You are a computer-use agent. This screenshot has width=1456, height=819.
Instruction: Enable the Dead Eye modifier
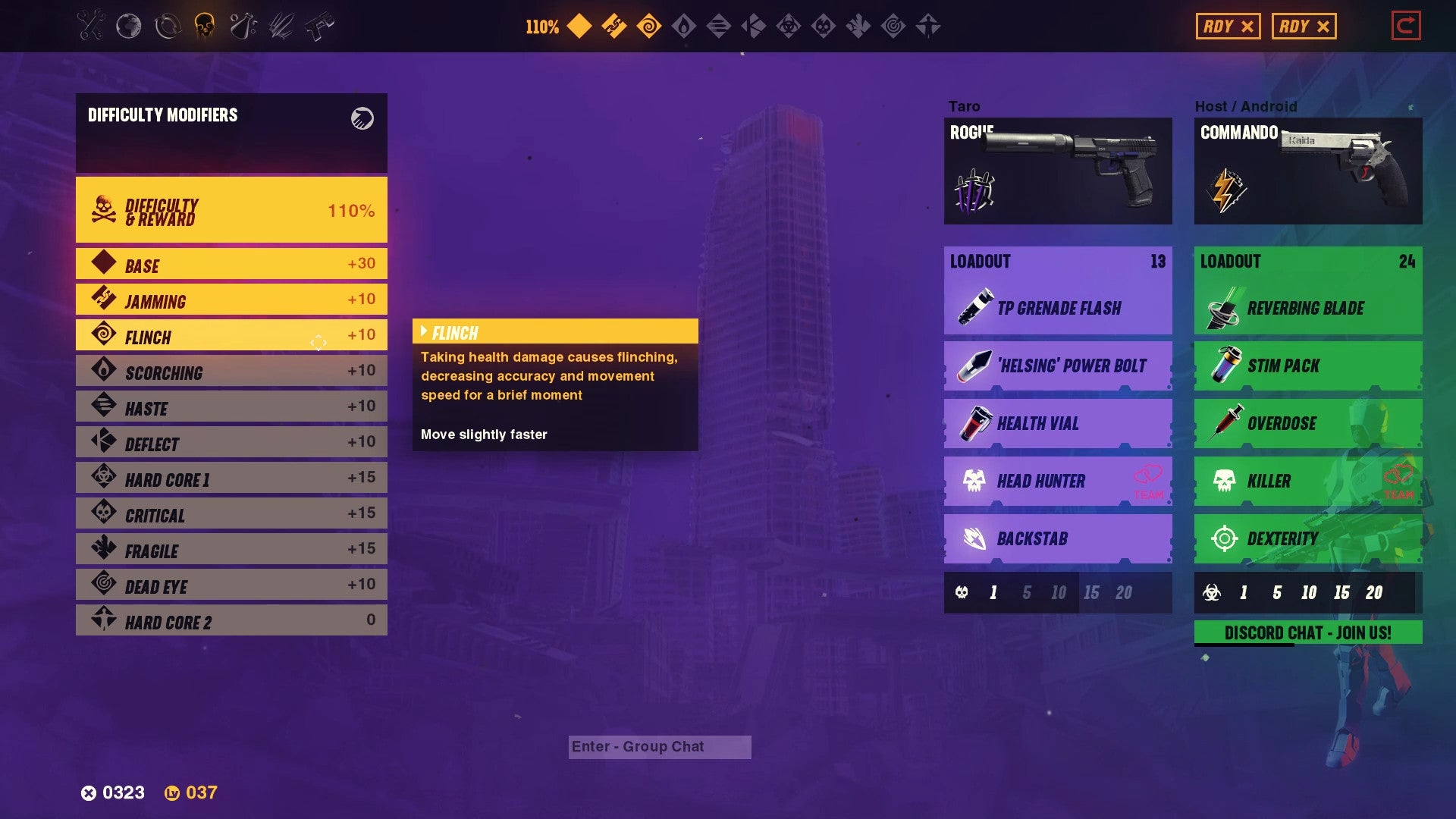pos(231,585)
